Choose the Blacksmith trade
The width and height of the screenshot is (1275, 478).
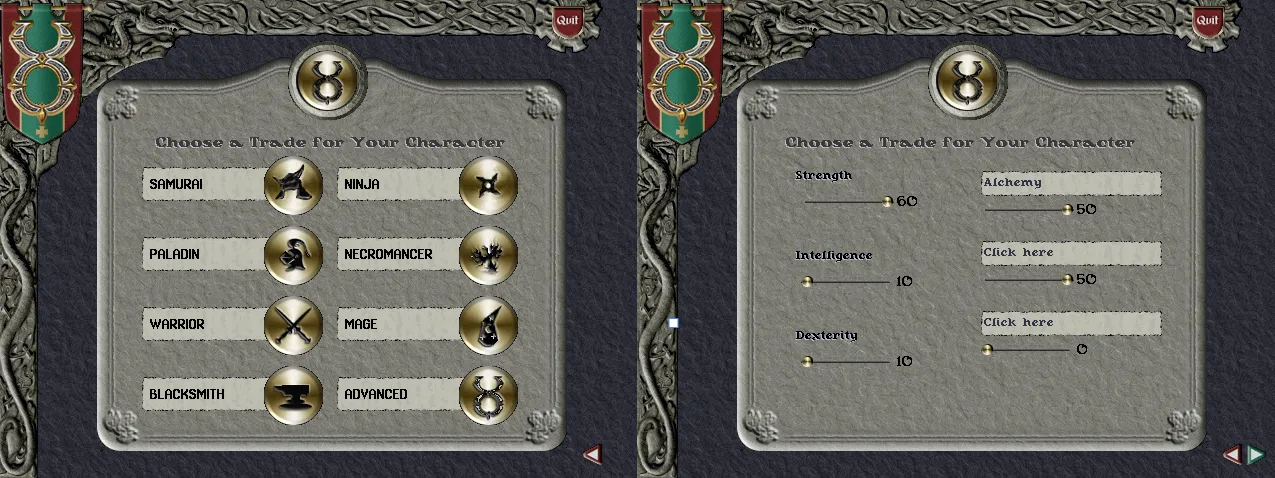[x=293, y=395]
